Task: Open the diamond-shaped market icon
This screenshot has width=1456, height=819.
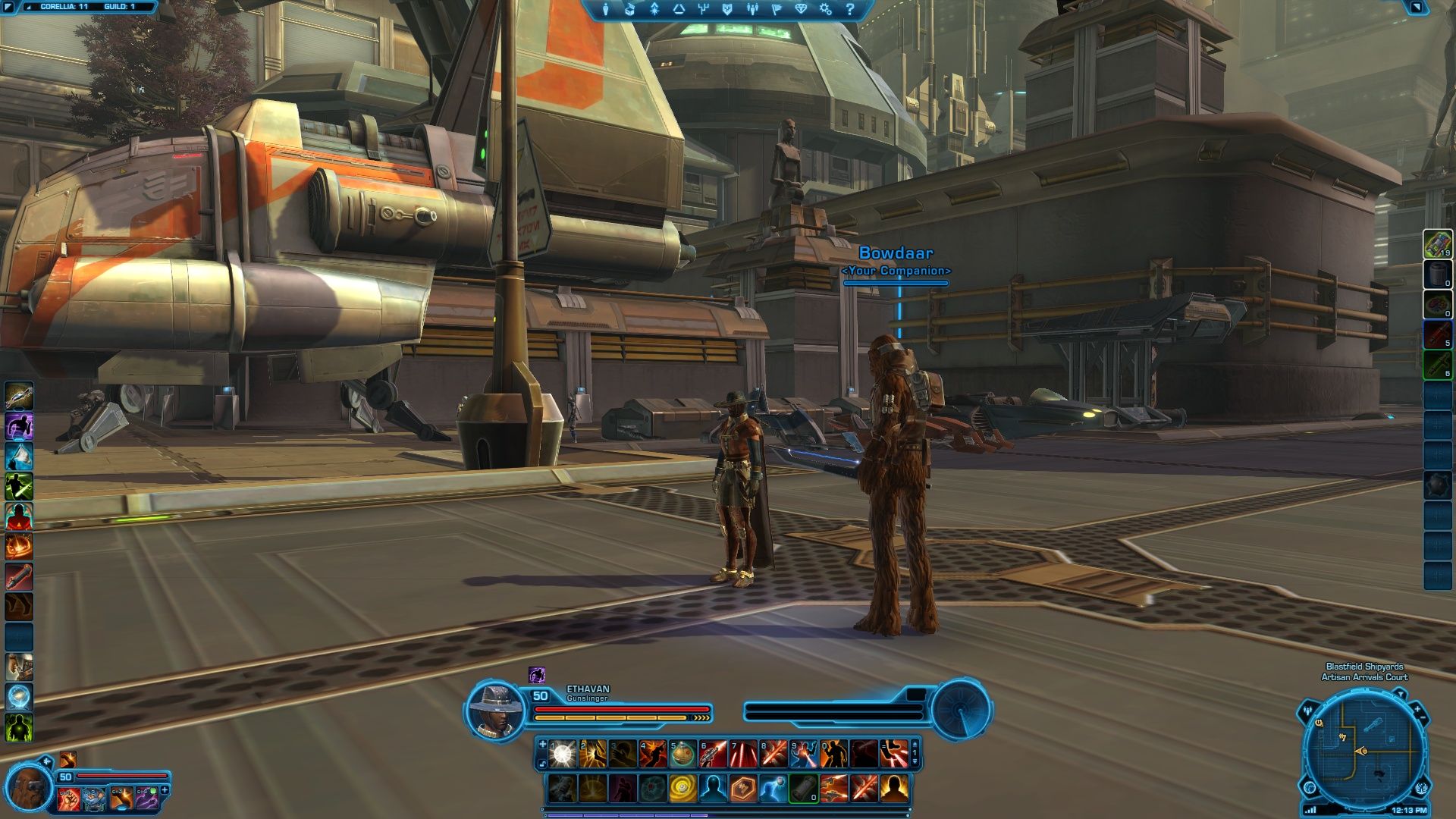Action: (802, 9)
